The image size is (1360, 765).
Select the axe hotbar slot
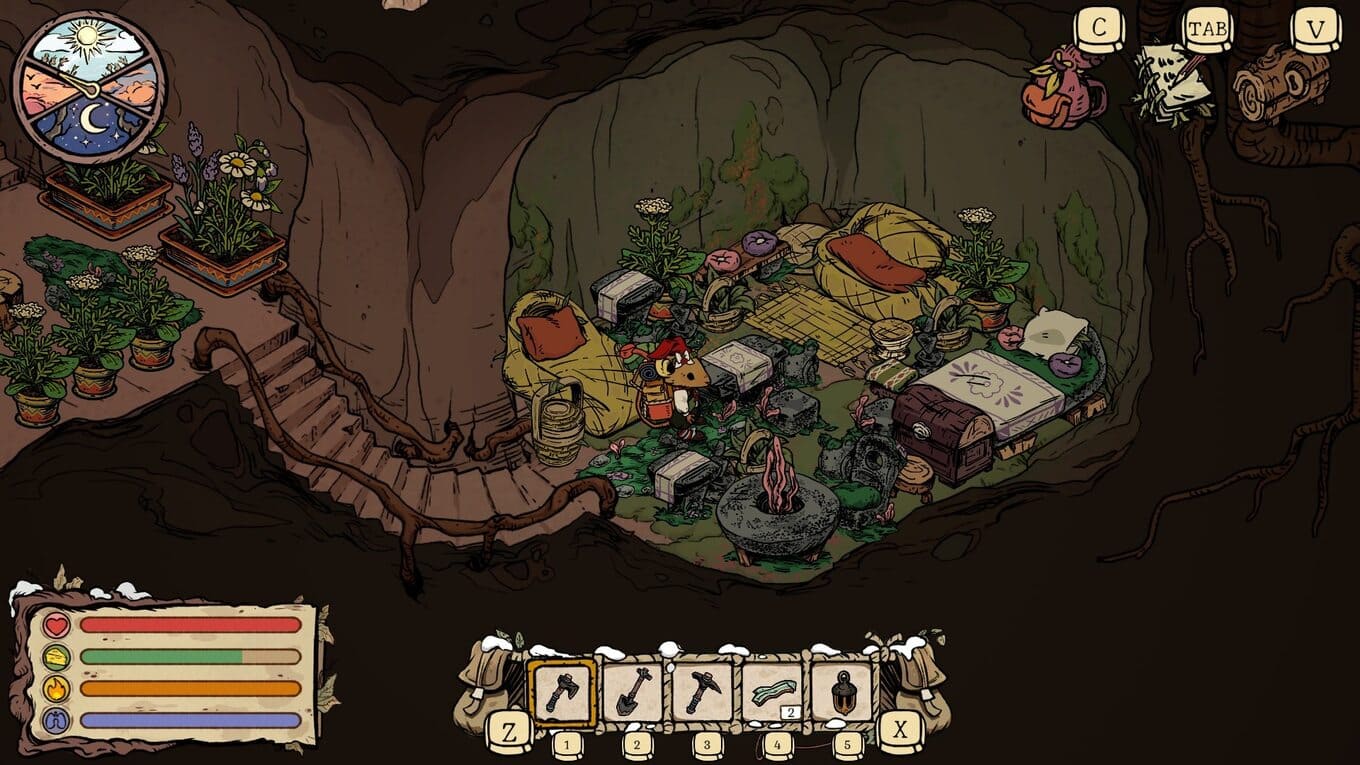[x=562, y=691]
